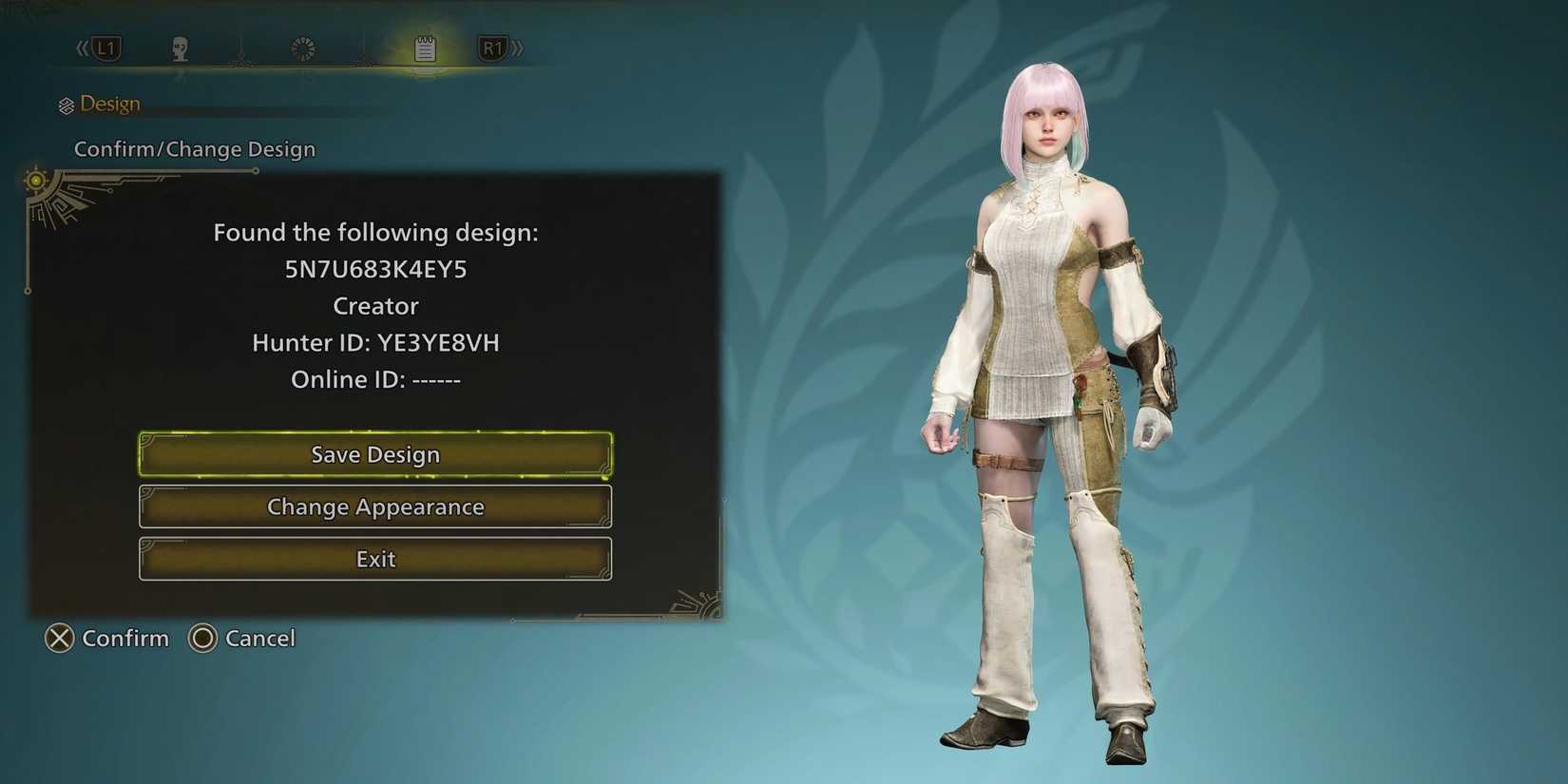Click the Save Design button
This screenshot has height=784, width=1568.
click(375, 454)
